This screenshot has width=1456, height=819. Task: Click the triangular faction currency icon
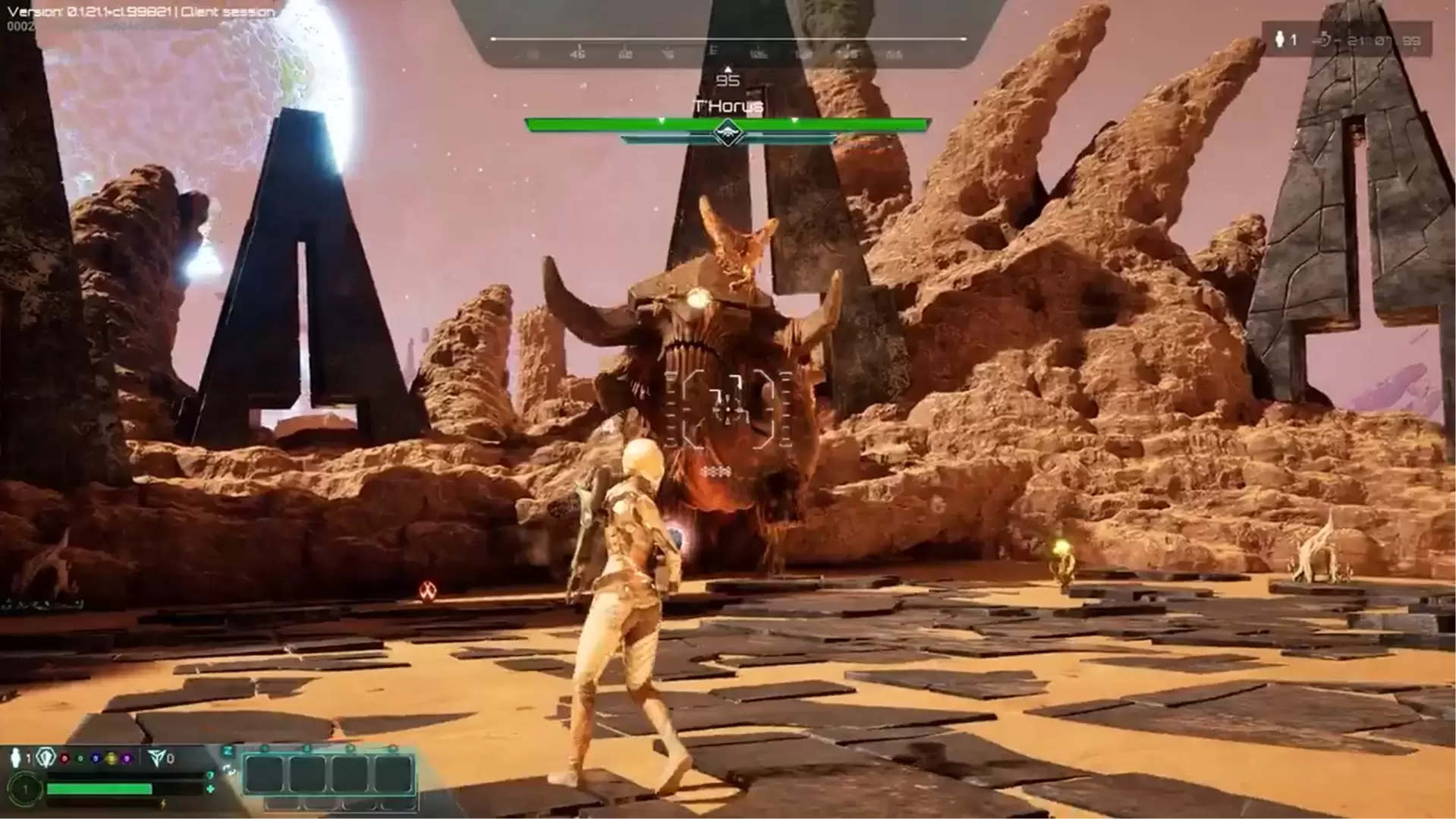156,758
